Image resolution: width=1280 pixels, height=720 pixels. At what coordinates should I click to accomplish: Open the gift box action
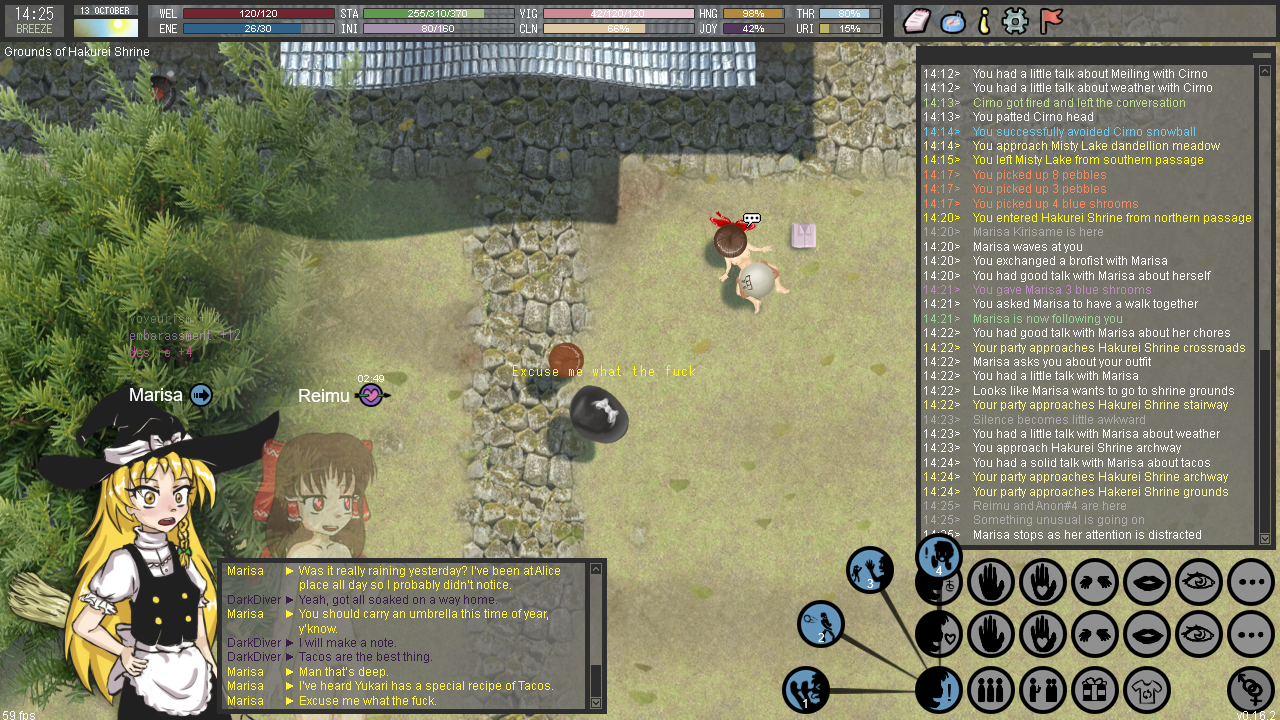point(1095,690)
